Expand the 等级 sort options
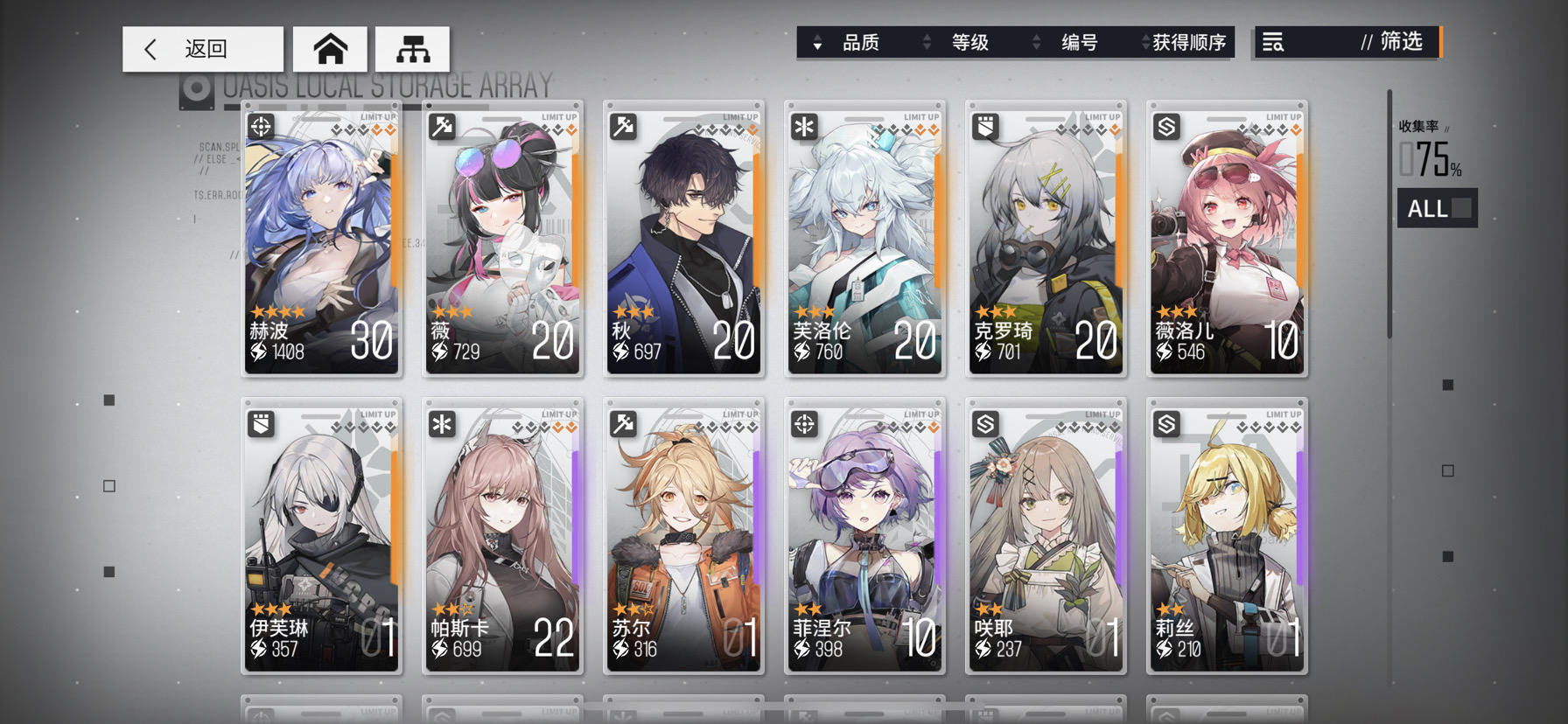This screenshot has width=1568, height=724. point(926,42)
